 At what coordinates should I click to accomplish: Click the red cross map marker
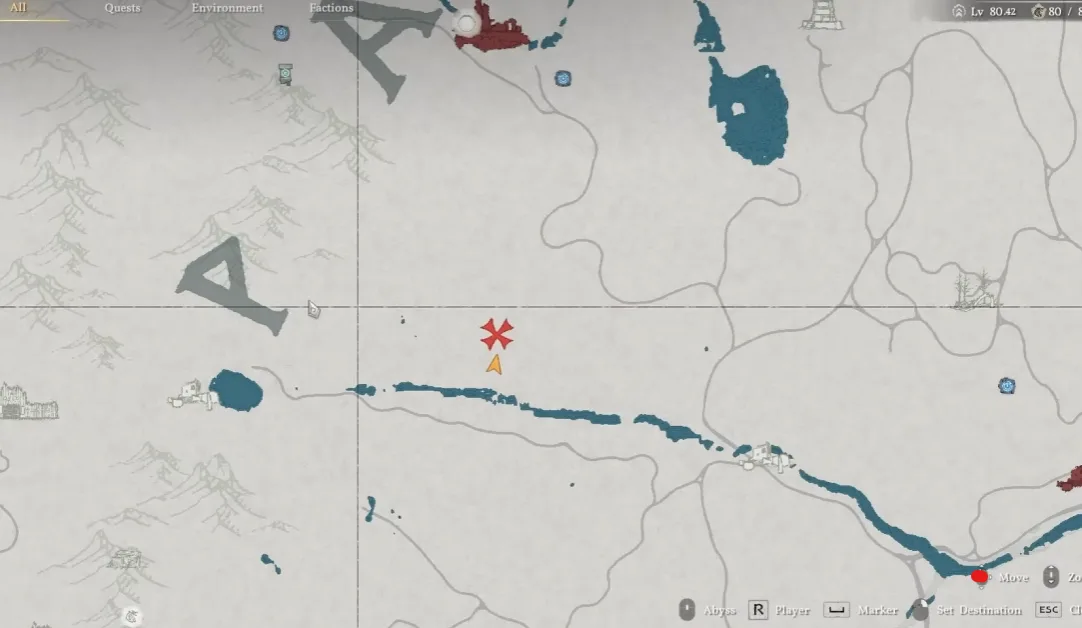(497, 334)
